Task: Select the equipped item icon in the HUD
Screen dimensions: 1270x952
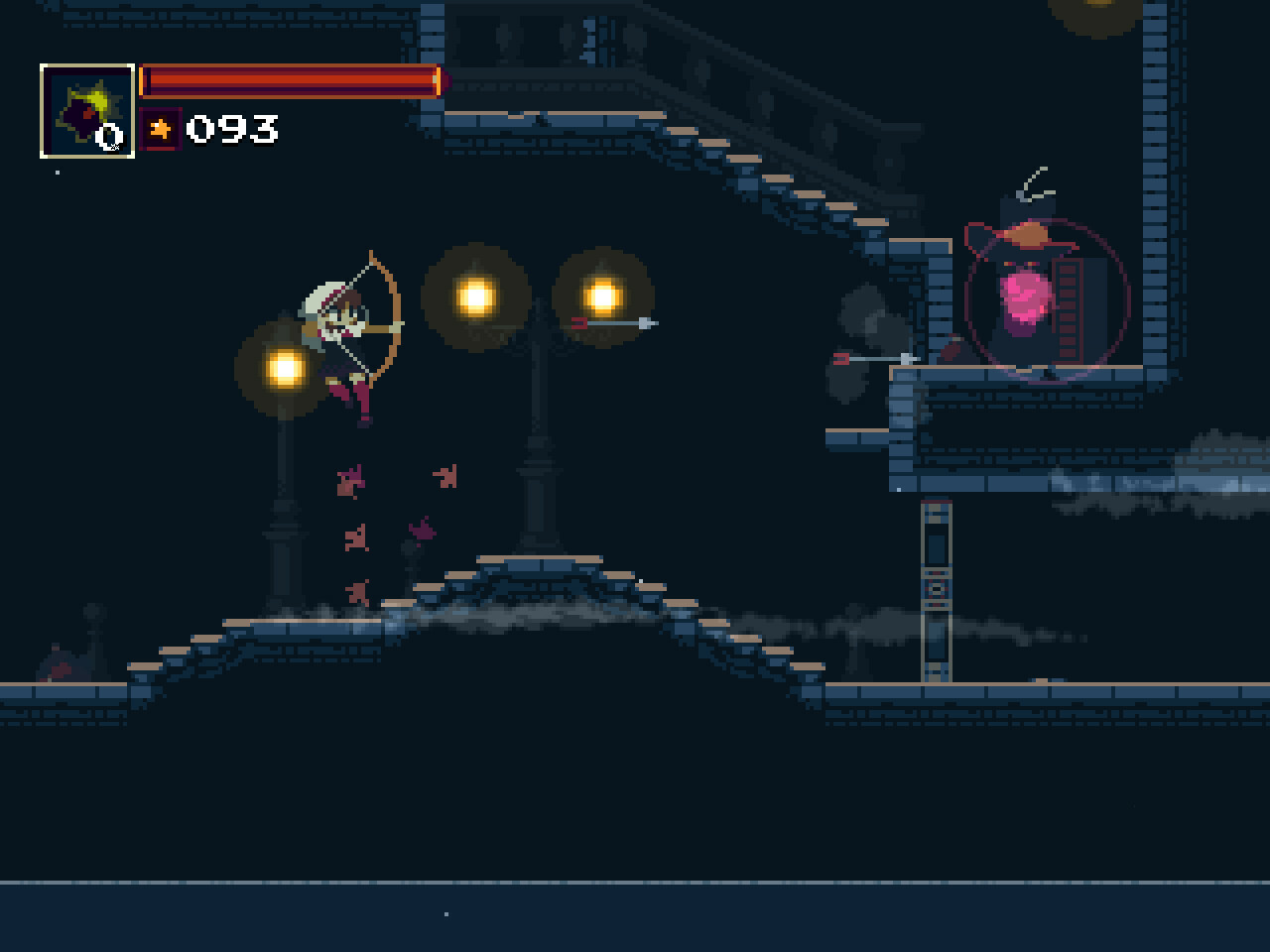Action: (87, 107)
